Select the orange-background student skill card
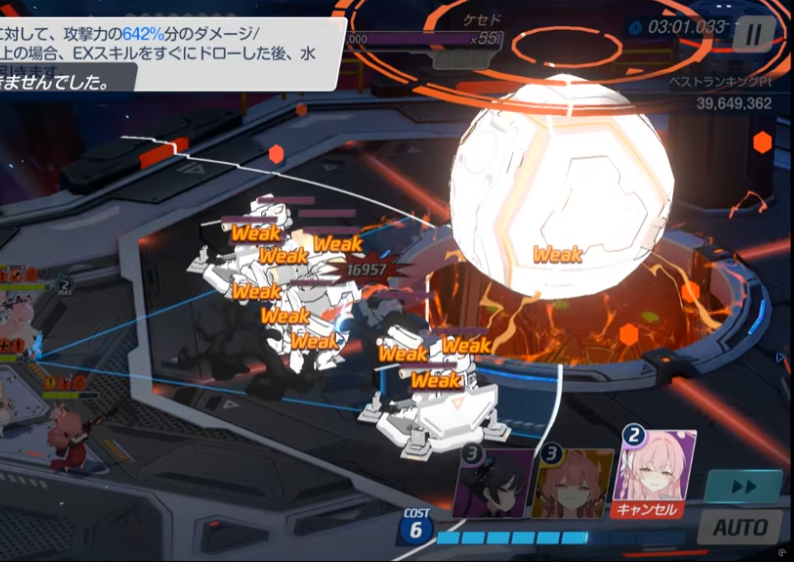Viewport: 794px width, 562px height. [x=572, y=485]
